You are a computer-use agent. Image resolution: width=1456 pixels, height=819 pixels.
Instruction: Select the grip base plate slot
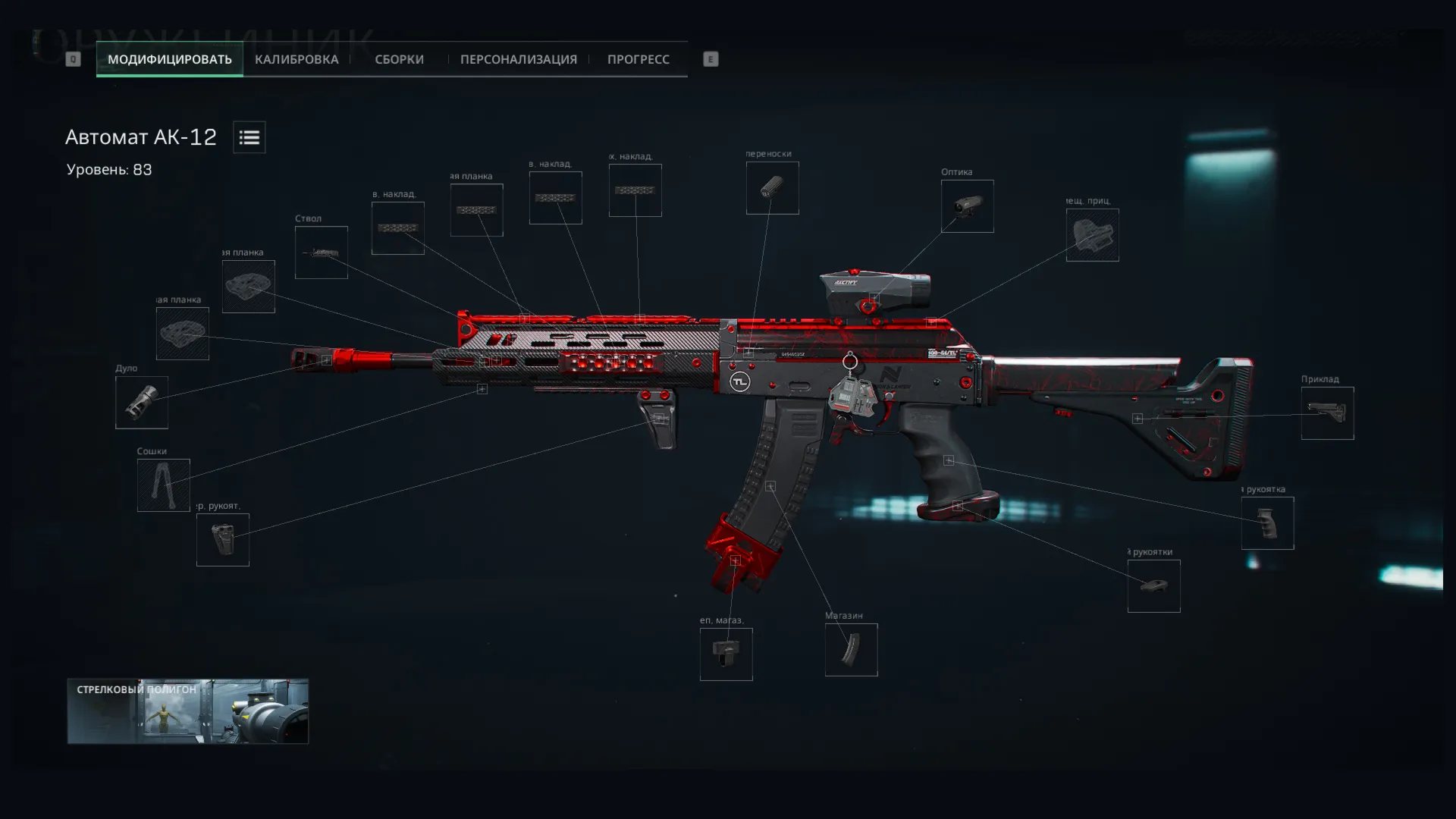pyautogui.click(x=1153, y=586)
